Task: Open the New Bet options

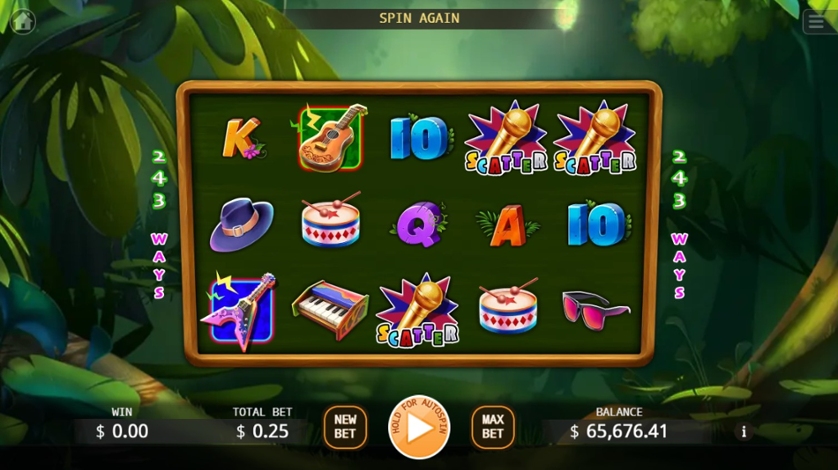Action: tap(345, 427)
